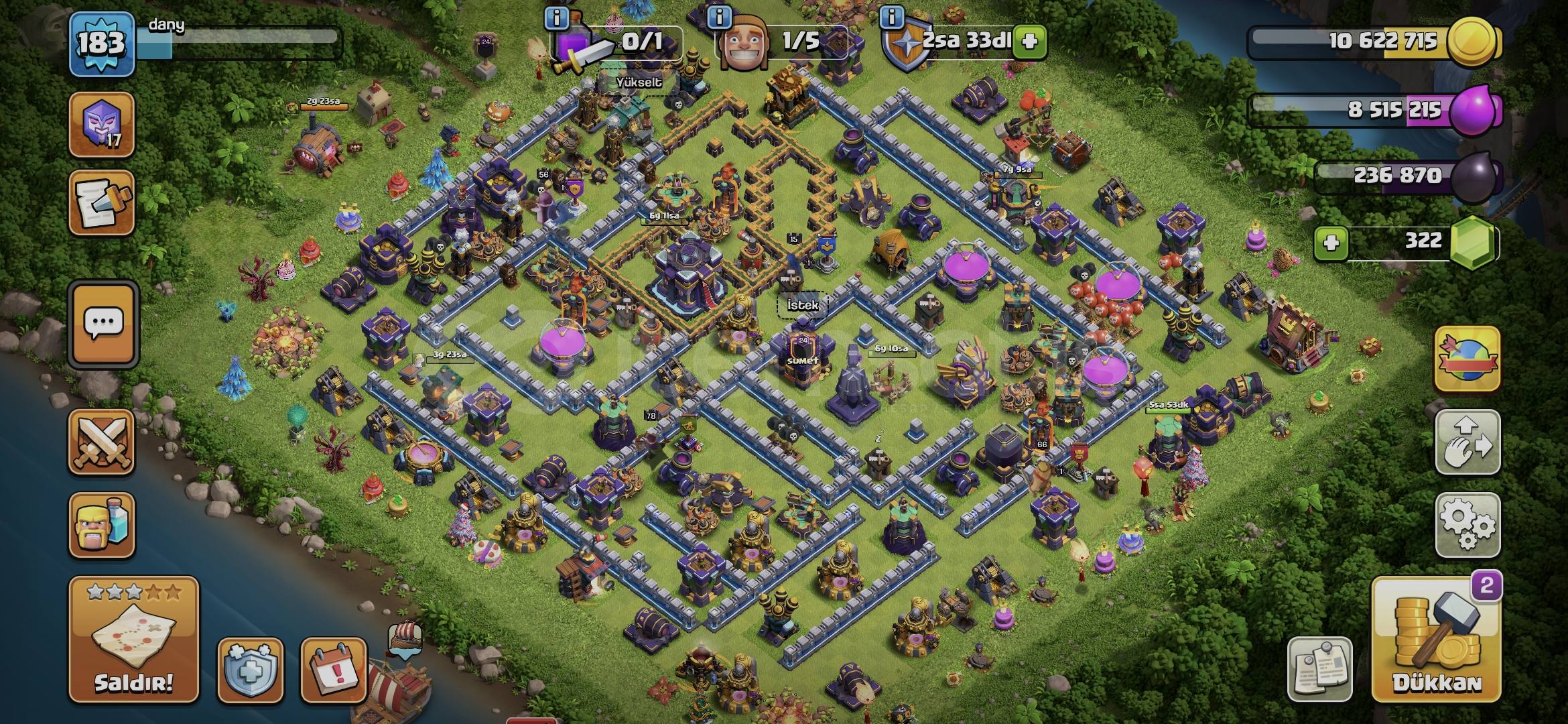The image size is (1568, 724).
Task: Tap the İstek request bubble
Action: tap(803, 305)
